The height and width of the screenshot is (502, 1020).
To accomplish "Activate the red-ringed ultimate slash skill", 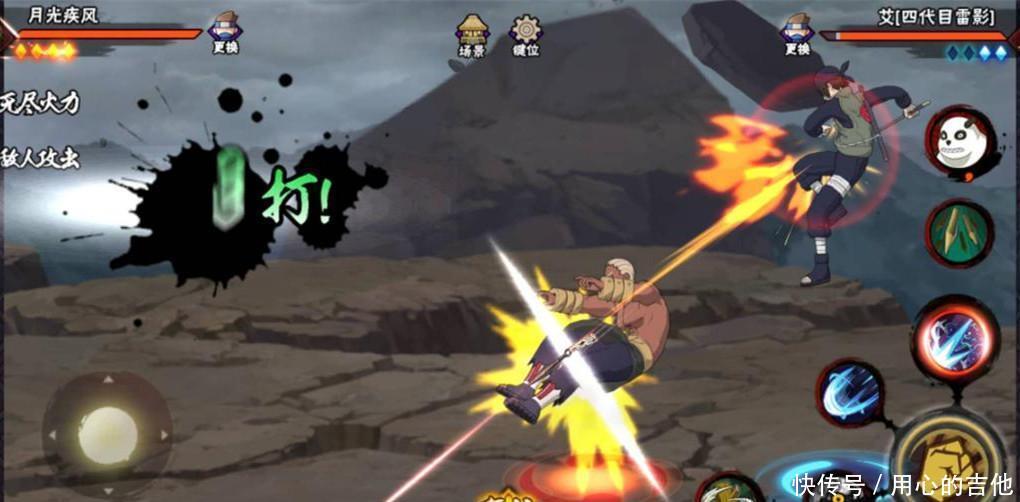I will tap(955, 337).
